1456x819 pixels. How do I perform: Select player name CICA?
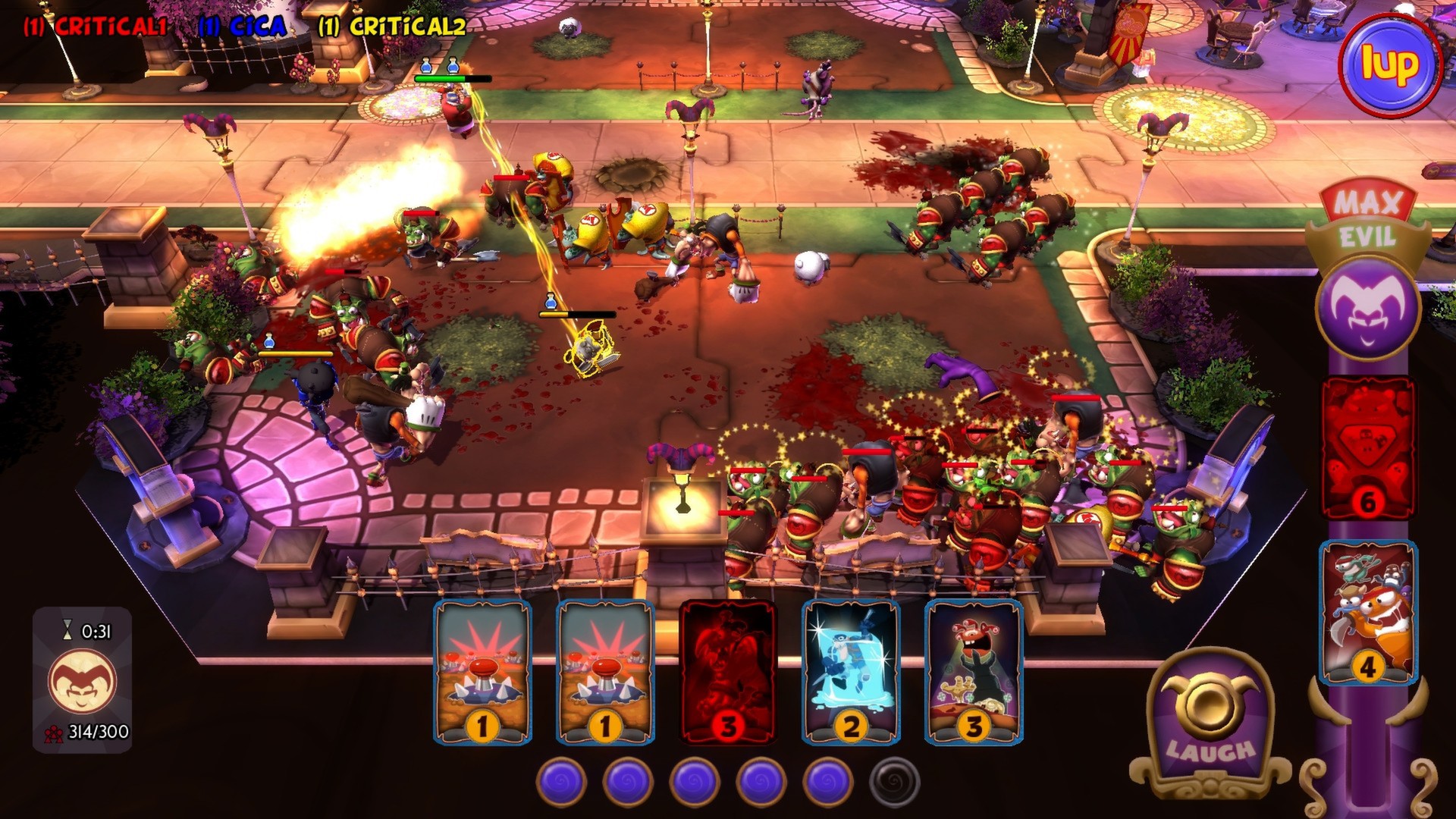coord(244,26)
